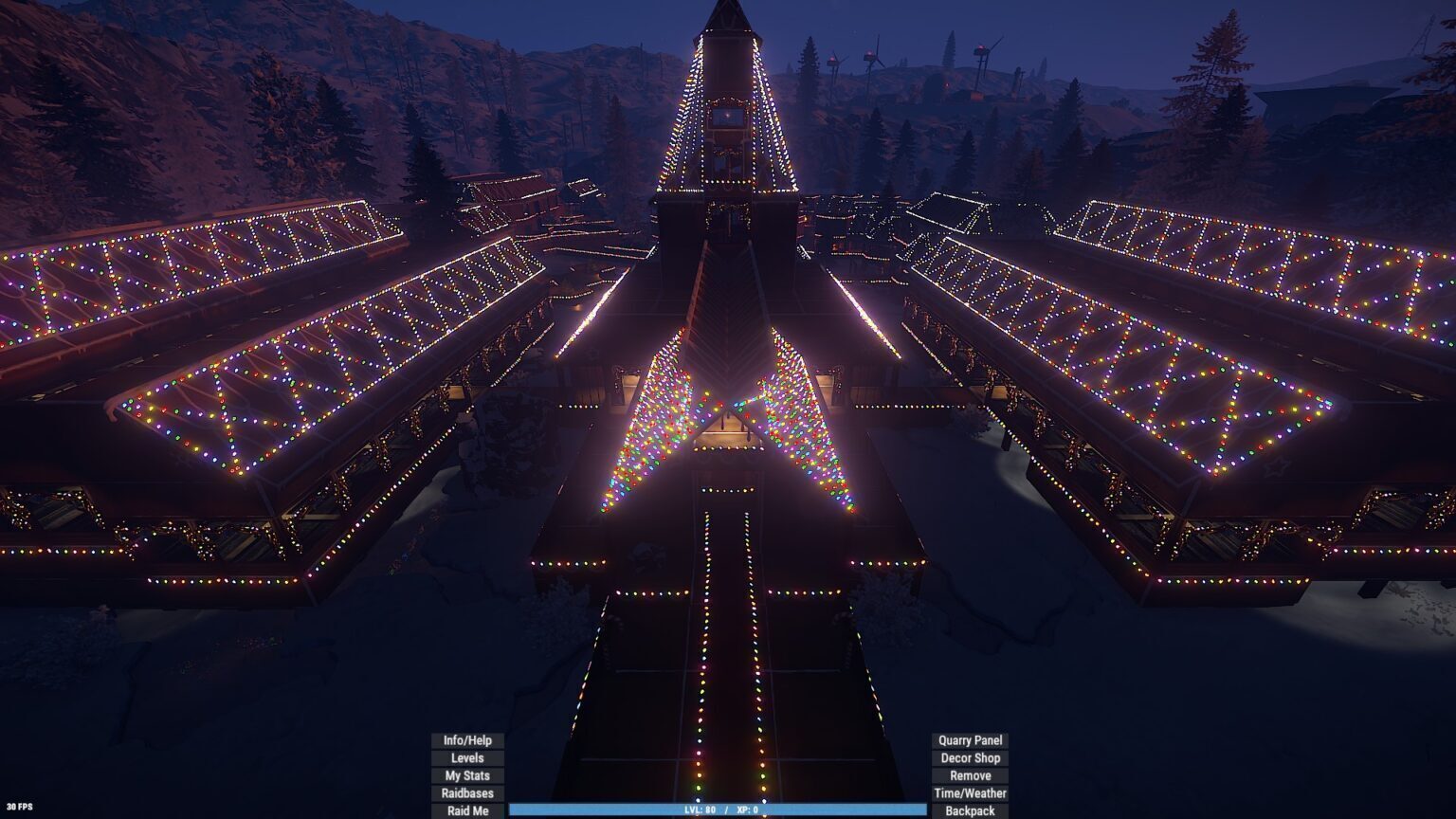This screenshot has height=819, width=1456.
Task: Browse the Decor Shop
Action: point(970,758)
